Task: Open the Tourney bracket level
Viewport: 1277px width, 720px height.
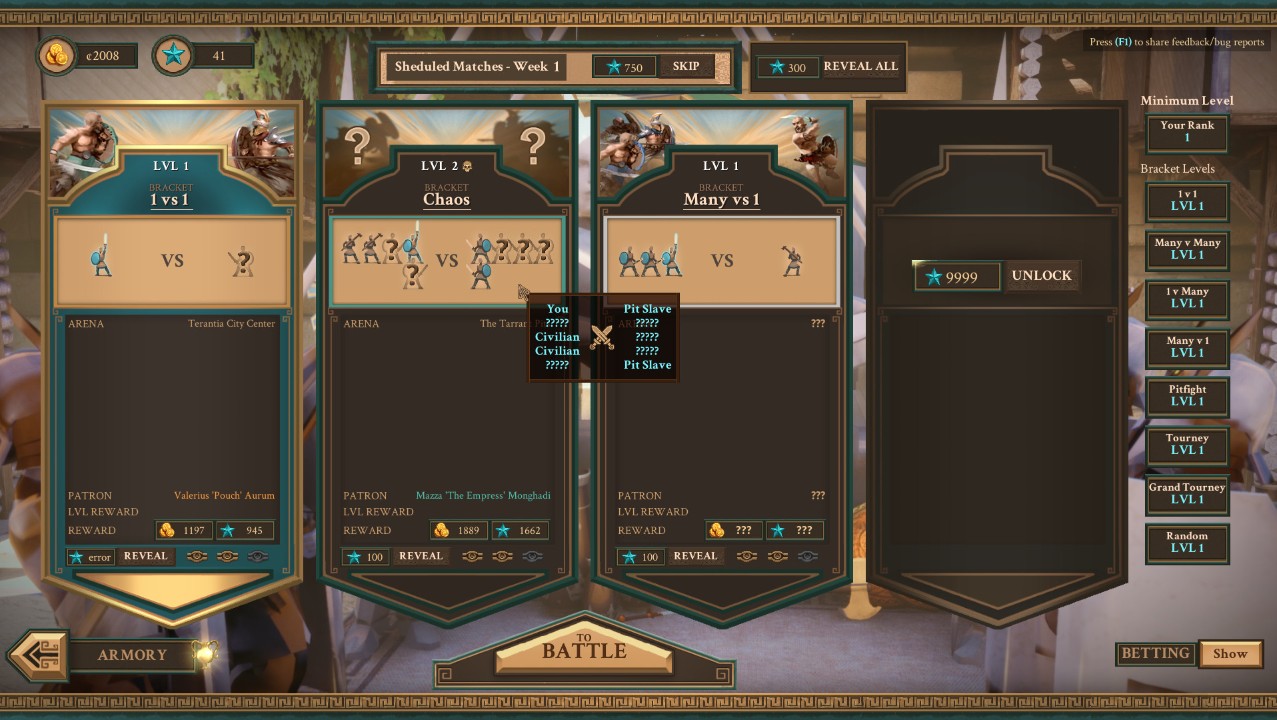Action: [1187, 444]
